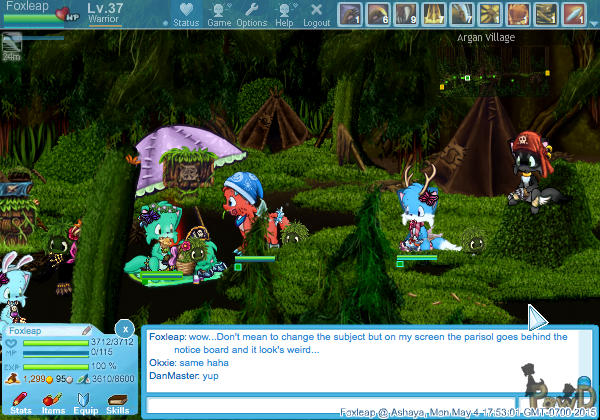Activate the golden trident hotbar skill
The width and height of the screenshot is (600, 420).
click(x=434, y=14)
